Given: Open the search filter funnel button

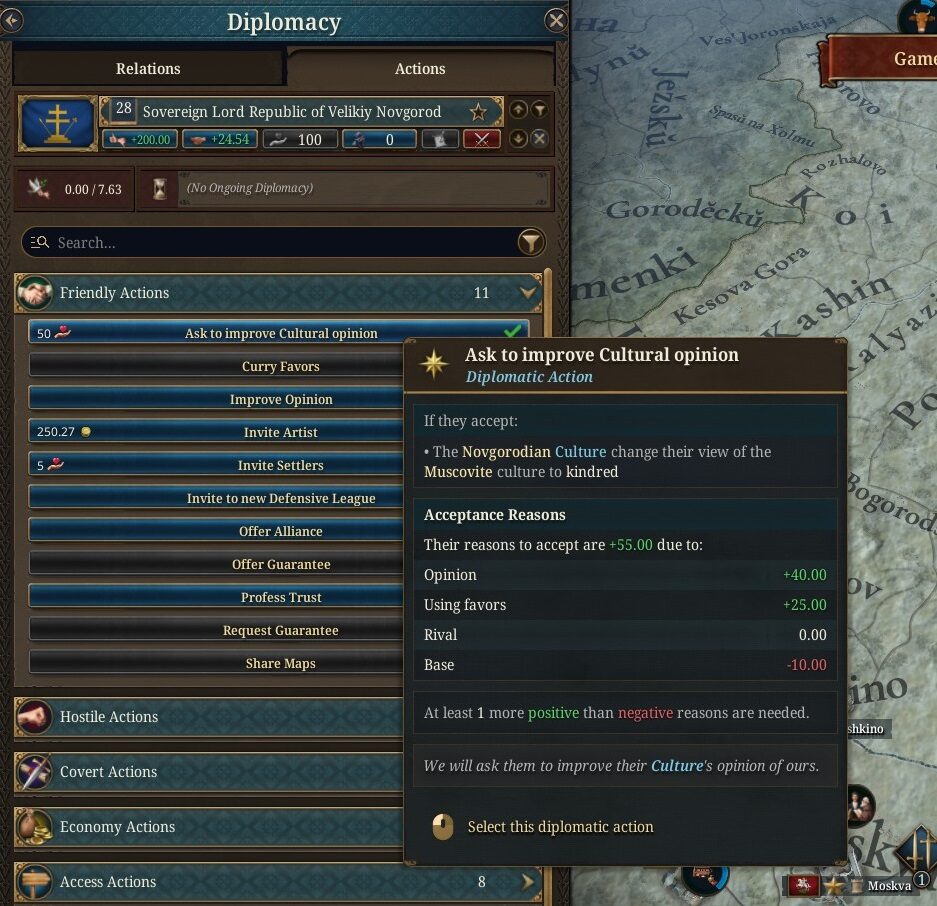Looking at the screenshot, I should [531, 242].
